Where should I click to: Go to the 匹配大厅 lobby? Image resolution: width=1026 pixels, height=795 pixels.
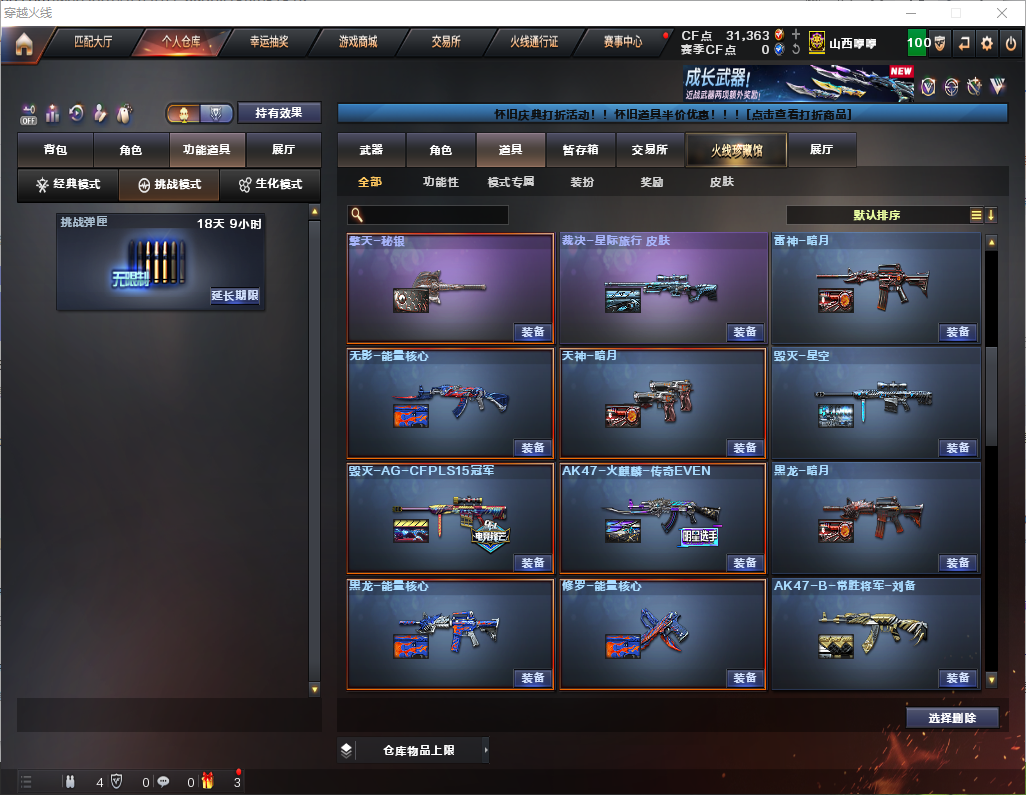(x=93, y=42)
